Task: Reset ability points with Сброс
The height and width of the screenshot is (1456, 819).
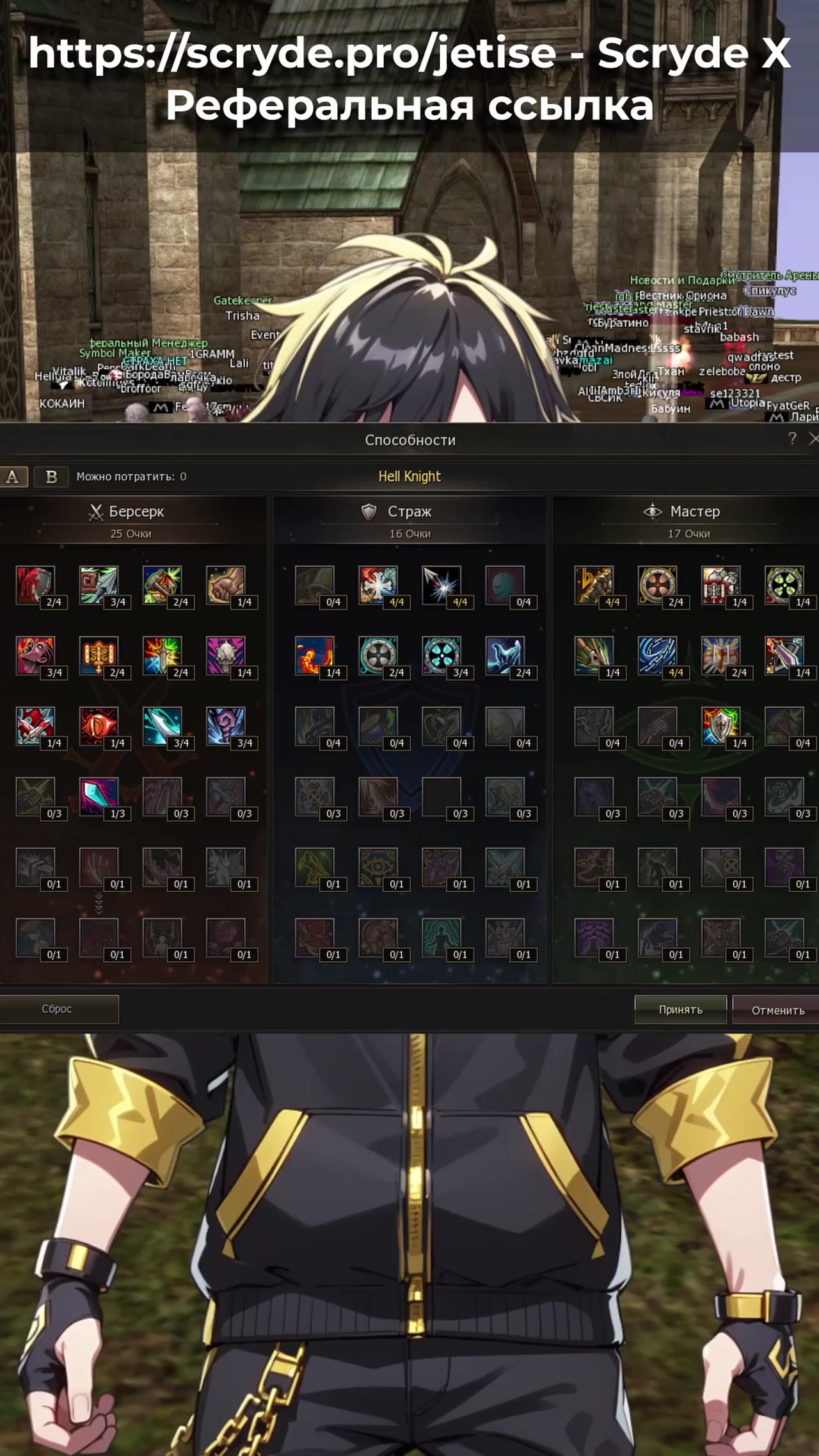Action: point(58,1009)
